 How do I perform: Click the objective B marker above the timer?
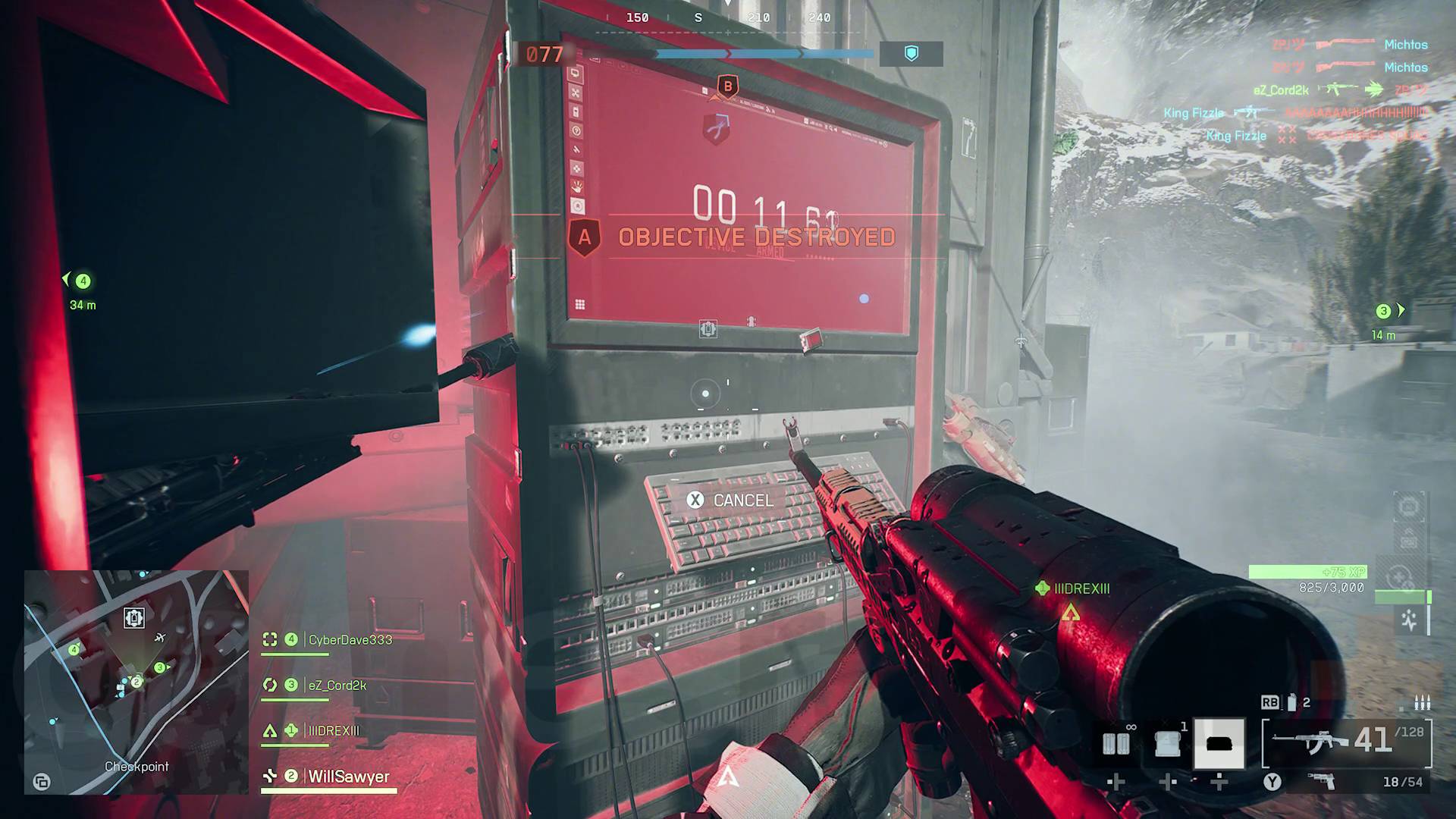click(727, 87)
